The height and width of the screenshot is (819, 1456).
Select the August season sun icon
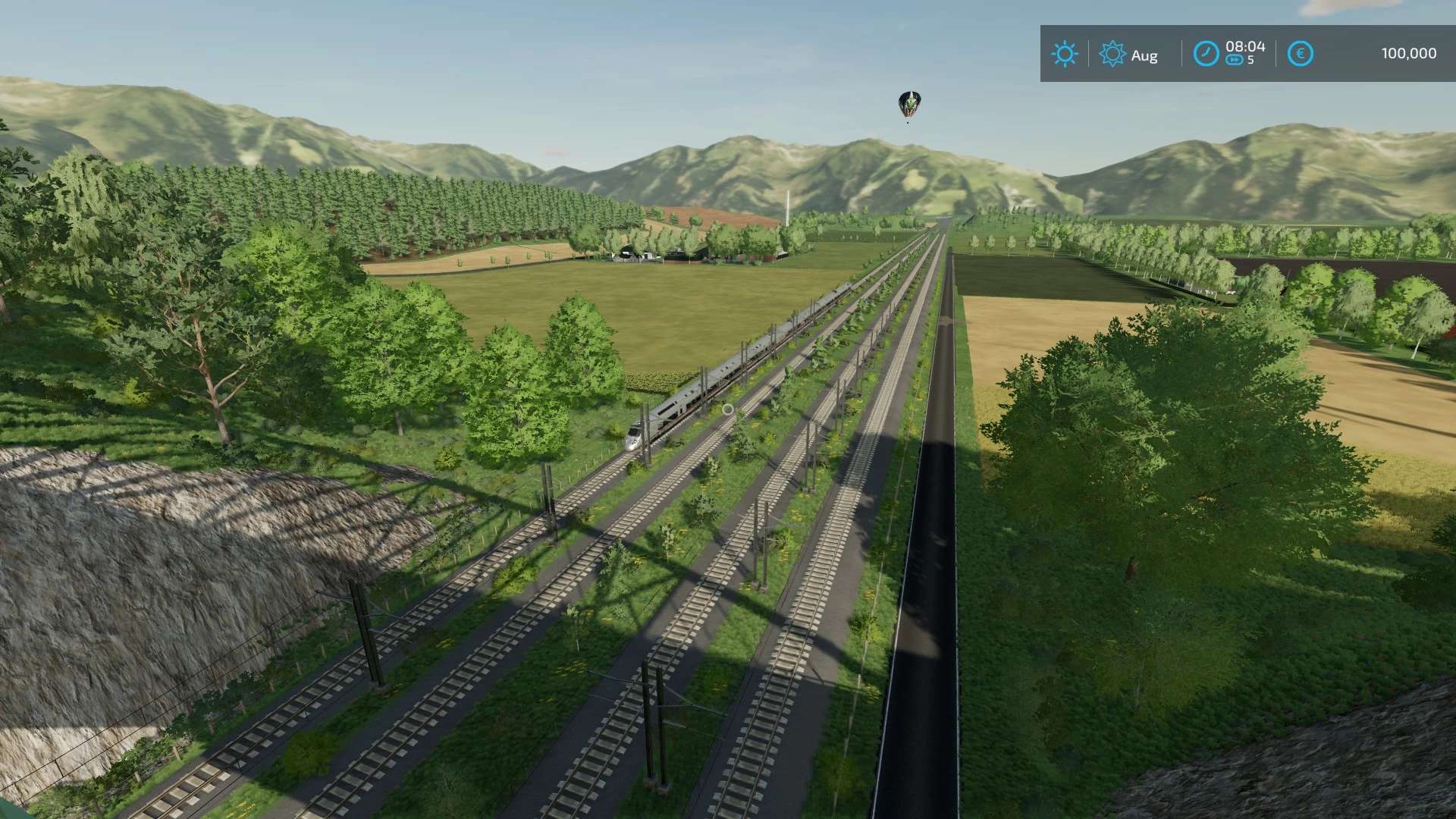tap(1112, 54)
